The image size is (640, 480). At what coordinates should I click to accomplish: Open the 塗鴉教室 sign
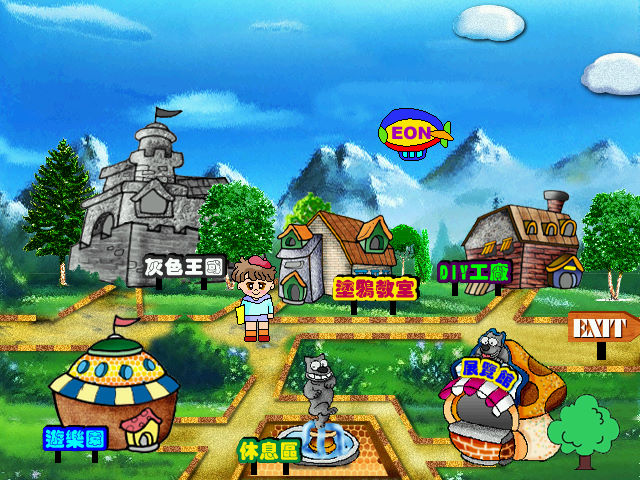[375, 288]
